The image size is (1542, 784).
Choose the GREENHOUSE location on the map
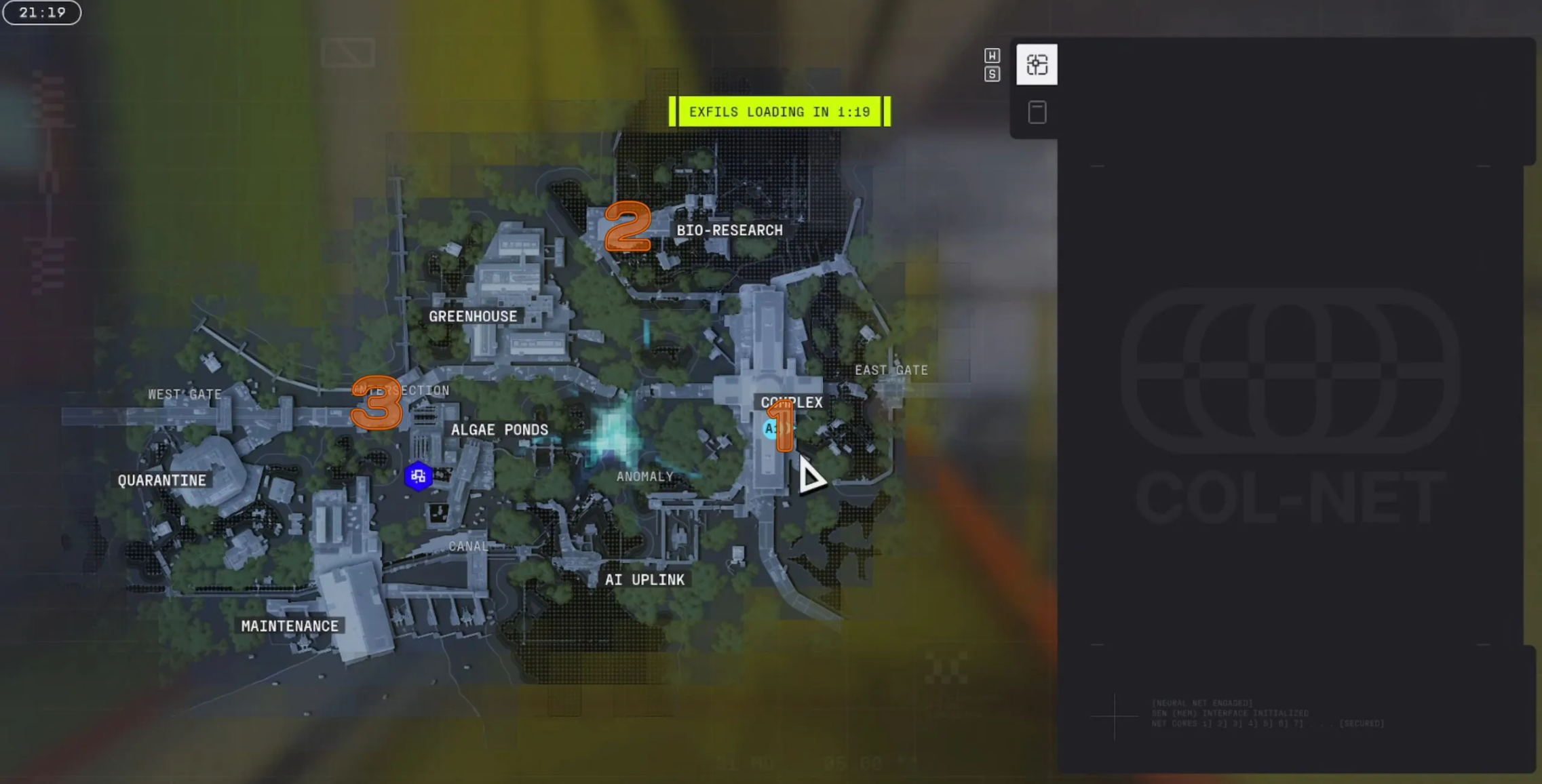[x=473, y=317]
